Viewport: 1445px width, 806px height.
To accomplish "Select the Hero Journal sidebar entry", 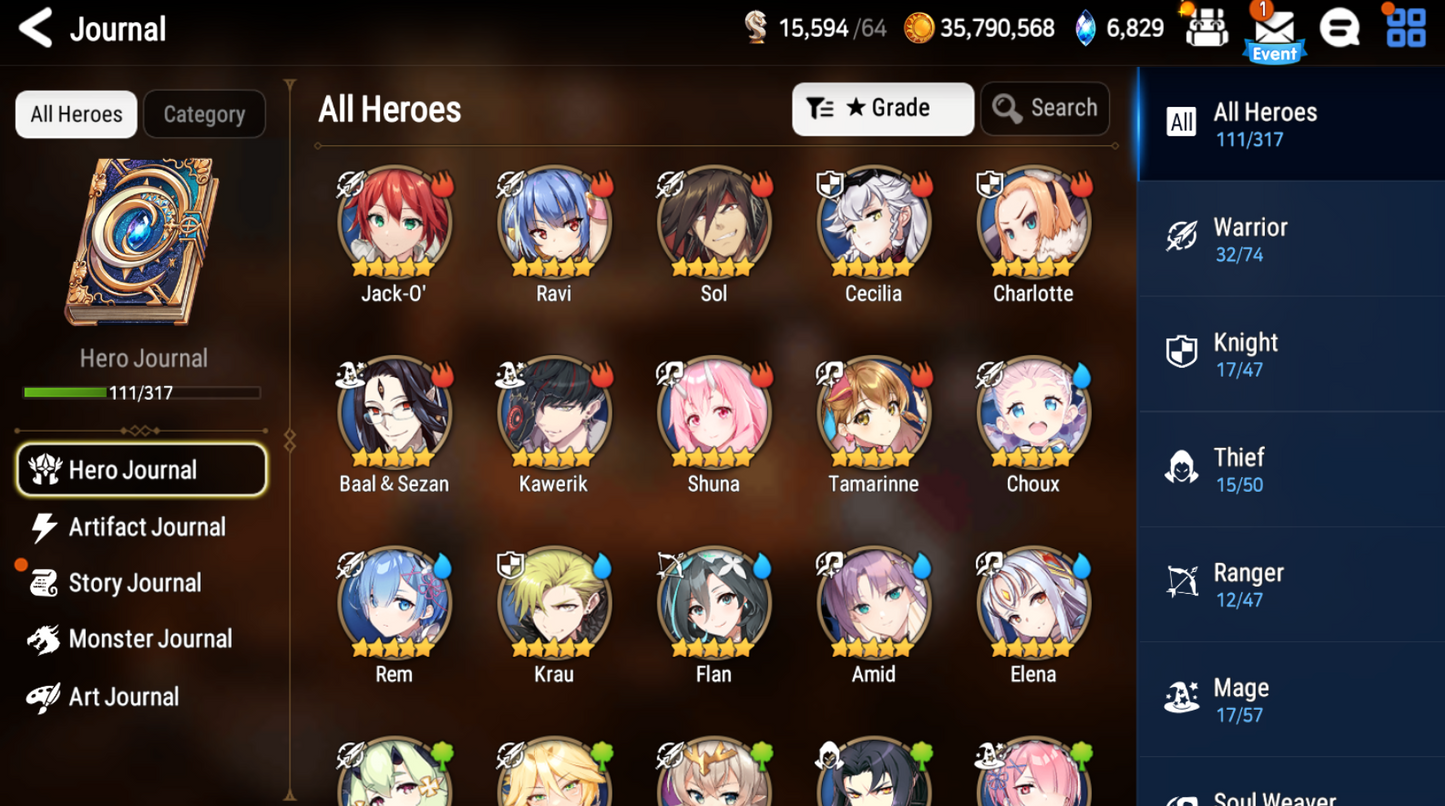I will tap(141, 470).
